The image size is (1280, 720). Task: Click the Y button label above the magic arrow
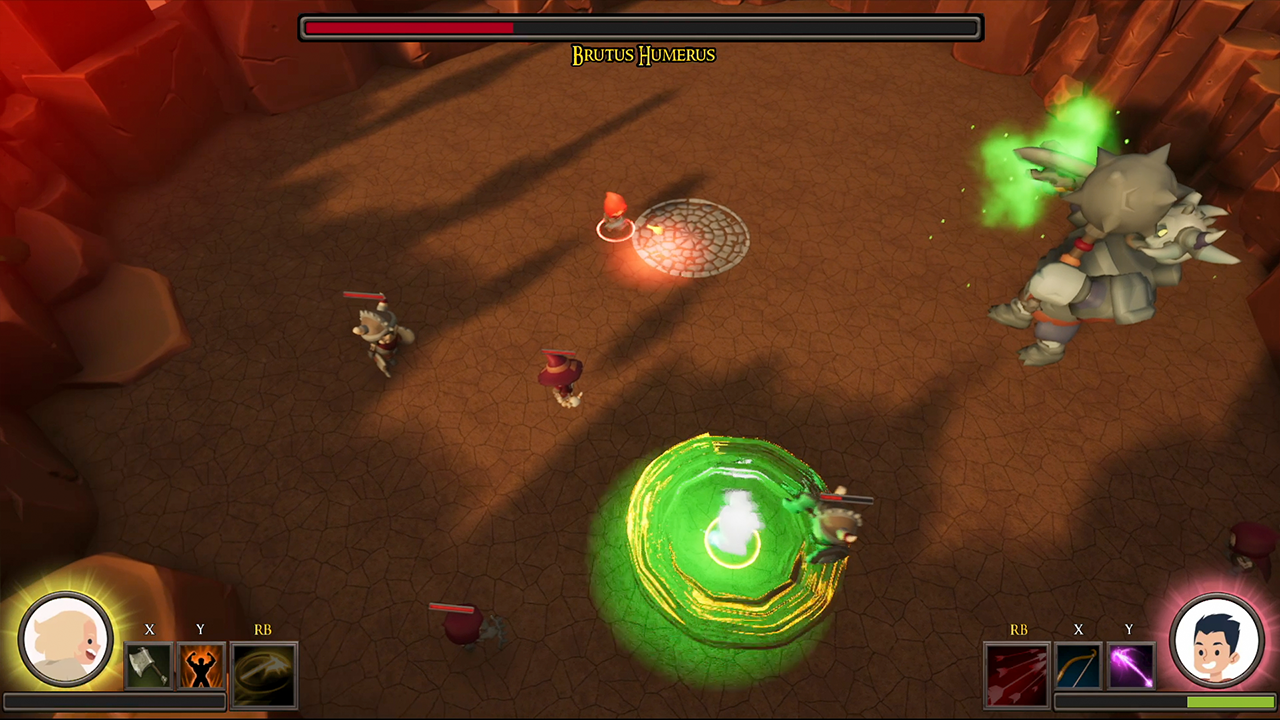coord(1128,631)
